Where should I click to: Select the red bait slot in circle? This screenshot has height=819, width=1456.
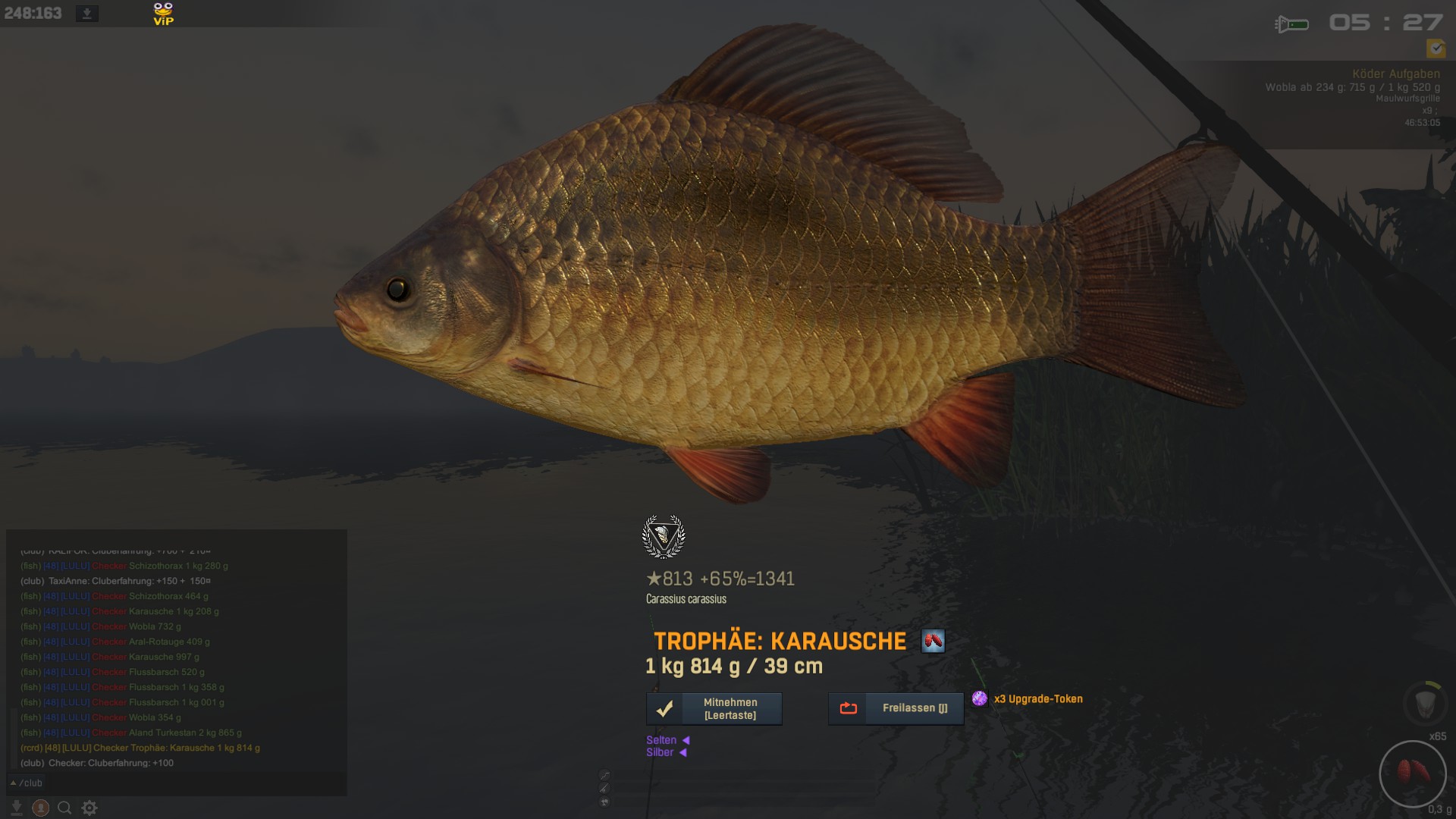[x=1413, y=773]
